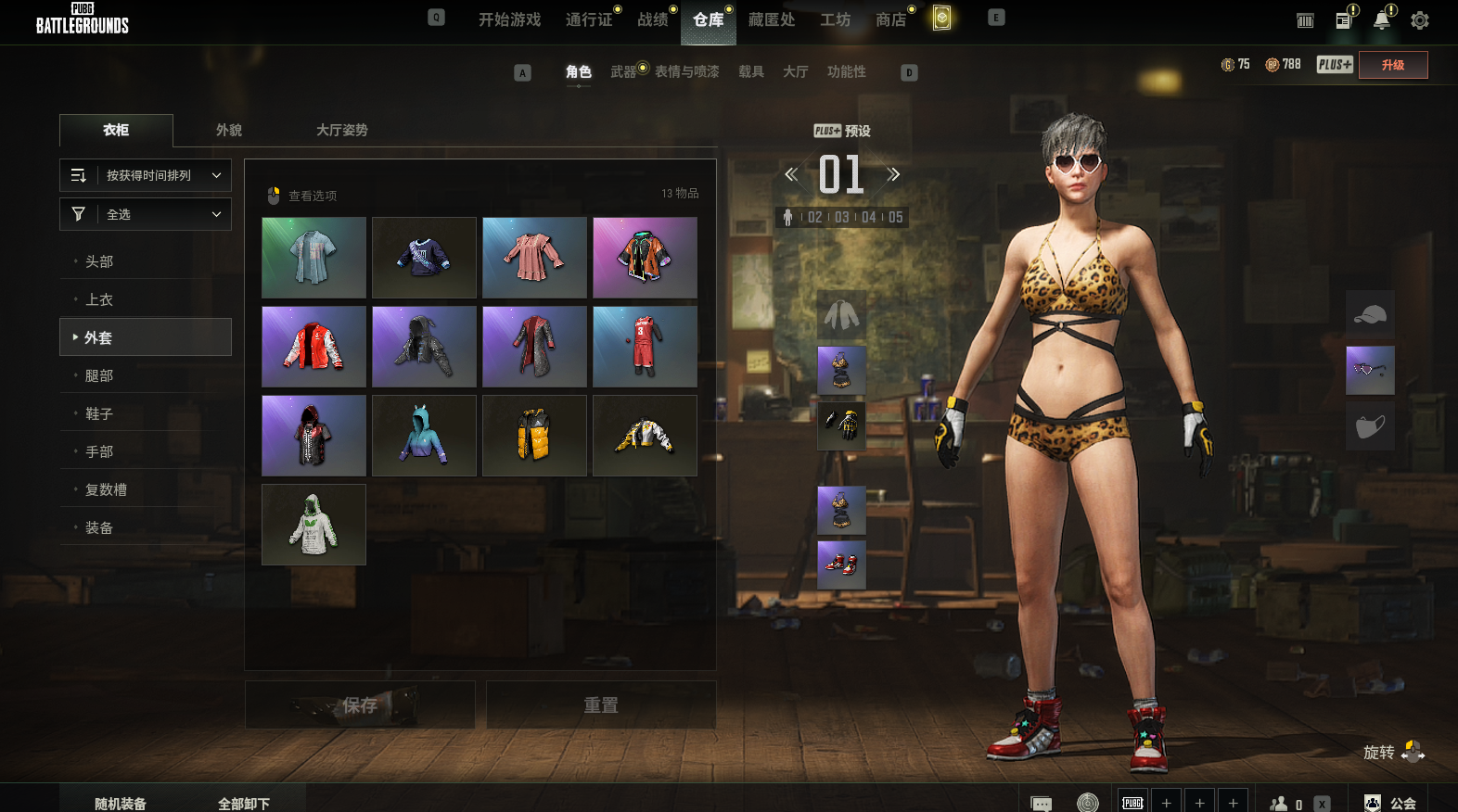Screen dimensions: 1458x812
Task: Open the 大厅姿势 (Lobby Pose) tab
Action: (x=341, y=130)
